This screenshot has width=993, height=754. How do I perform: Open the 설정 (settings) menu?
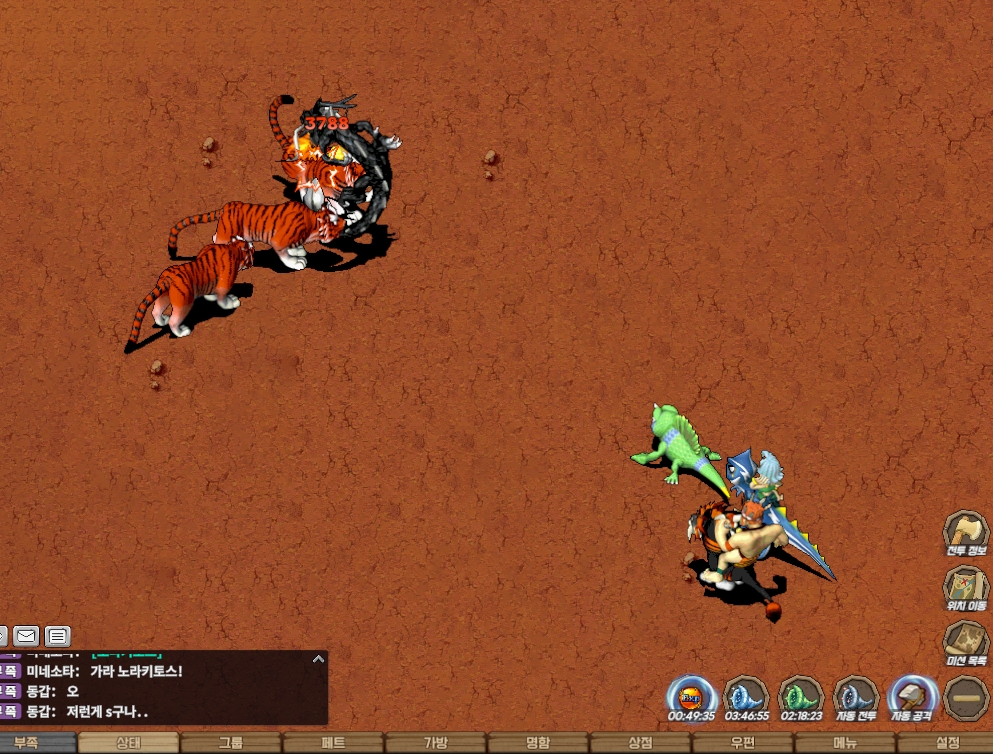[x=946, y=743]
